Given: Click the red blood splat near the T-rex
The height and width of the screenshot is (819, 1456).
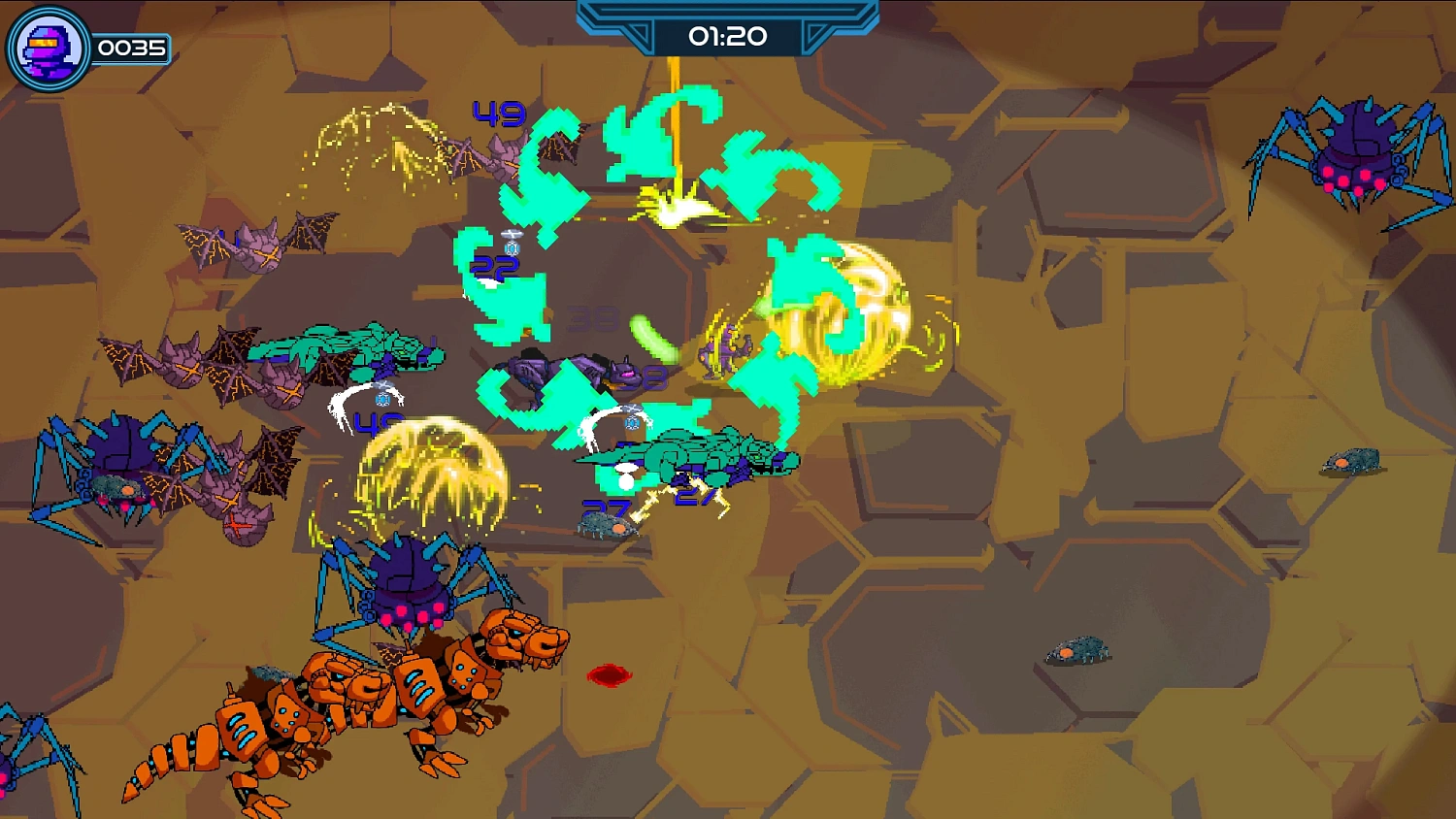Looking at the screenshot, I should [608, 674].
